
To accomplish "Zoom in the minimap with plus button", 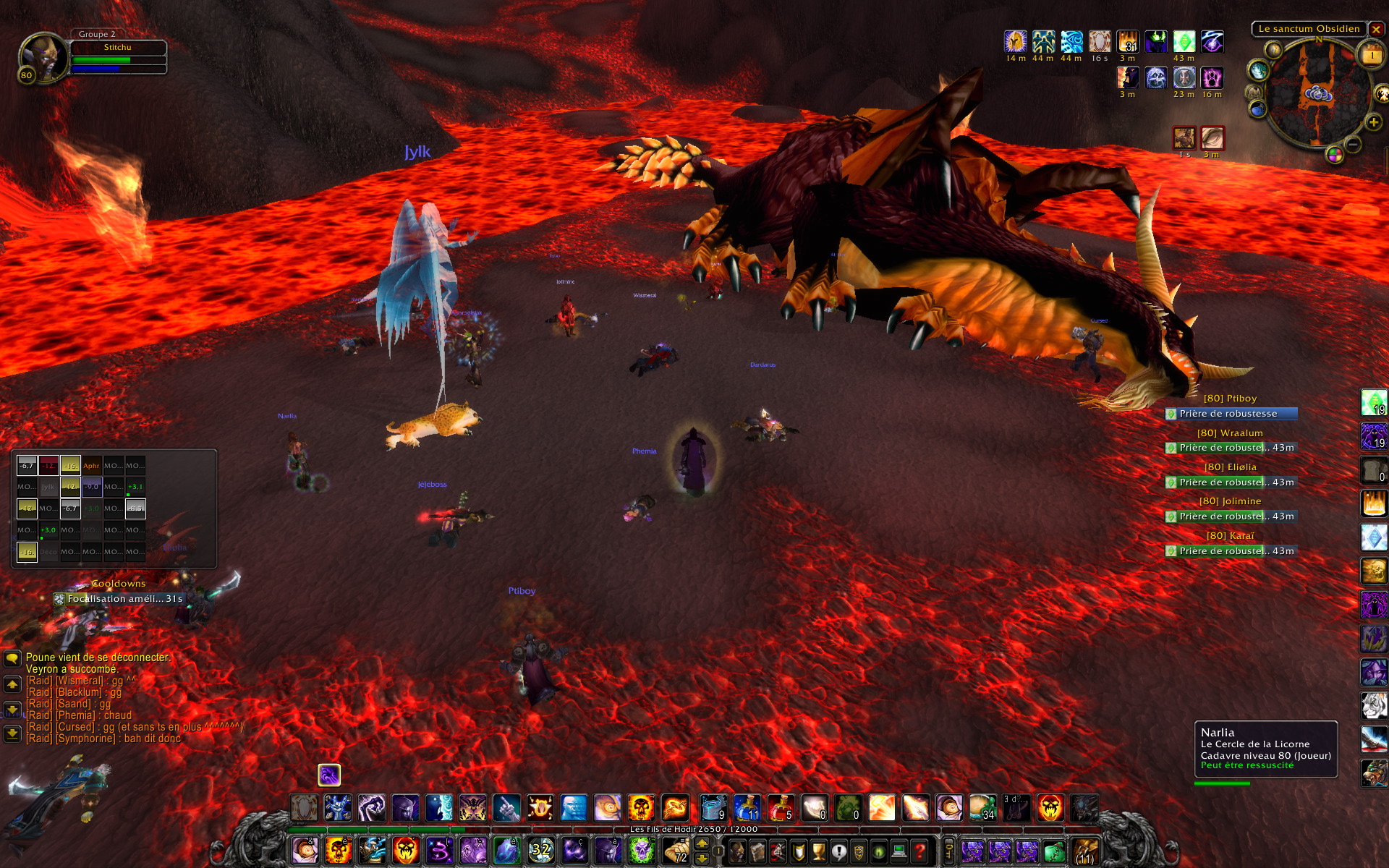I will [1373, 122].
